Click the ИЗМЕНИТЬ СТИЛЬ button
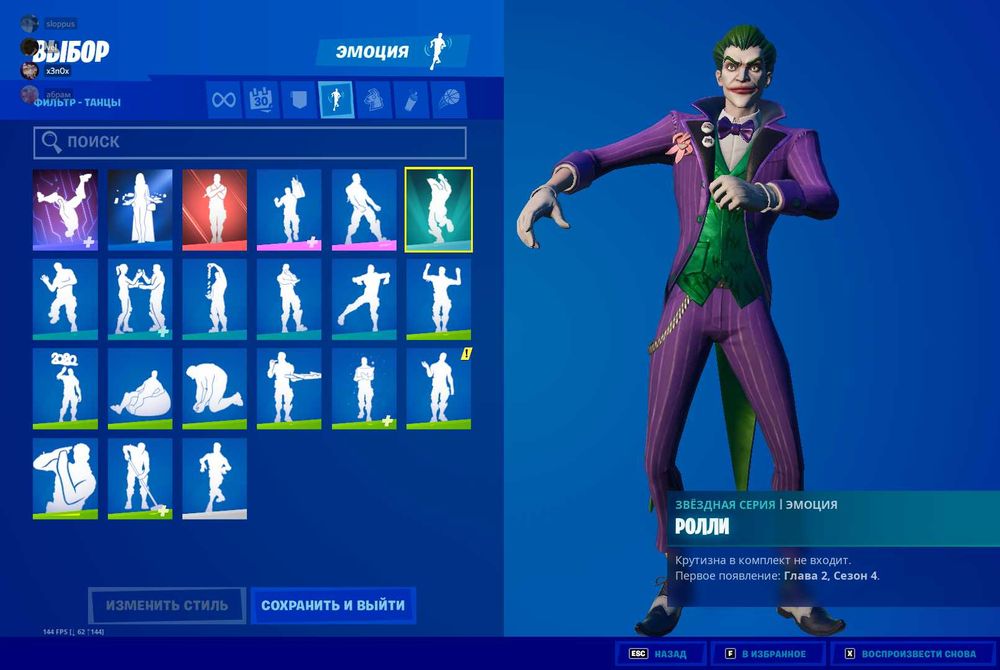This screenshot has width=1000, height=670. point(168,605)
